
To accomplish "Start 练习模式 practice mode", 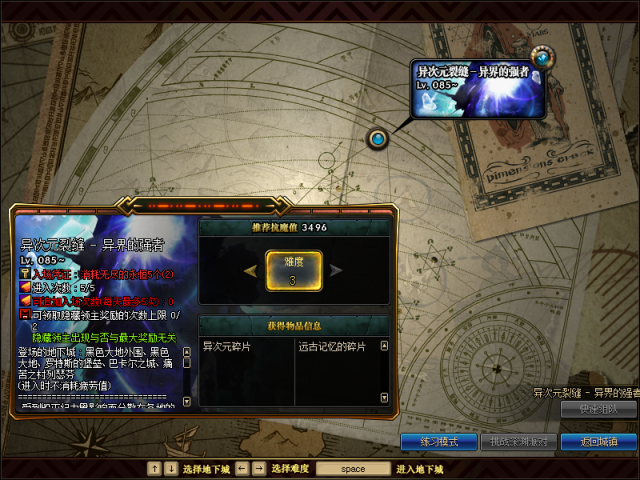I will (438, 441).
